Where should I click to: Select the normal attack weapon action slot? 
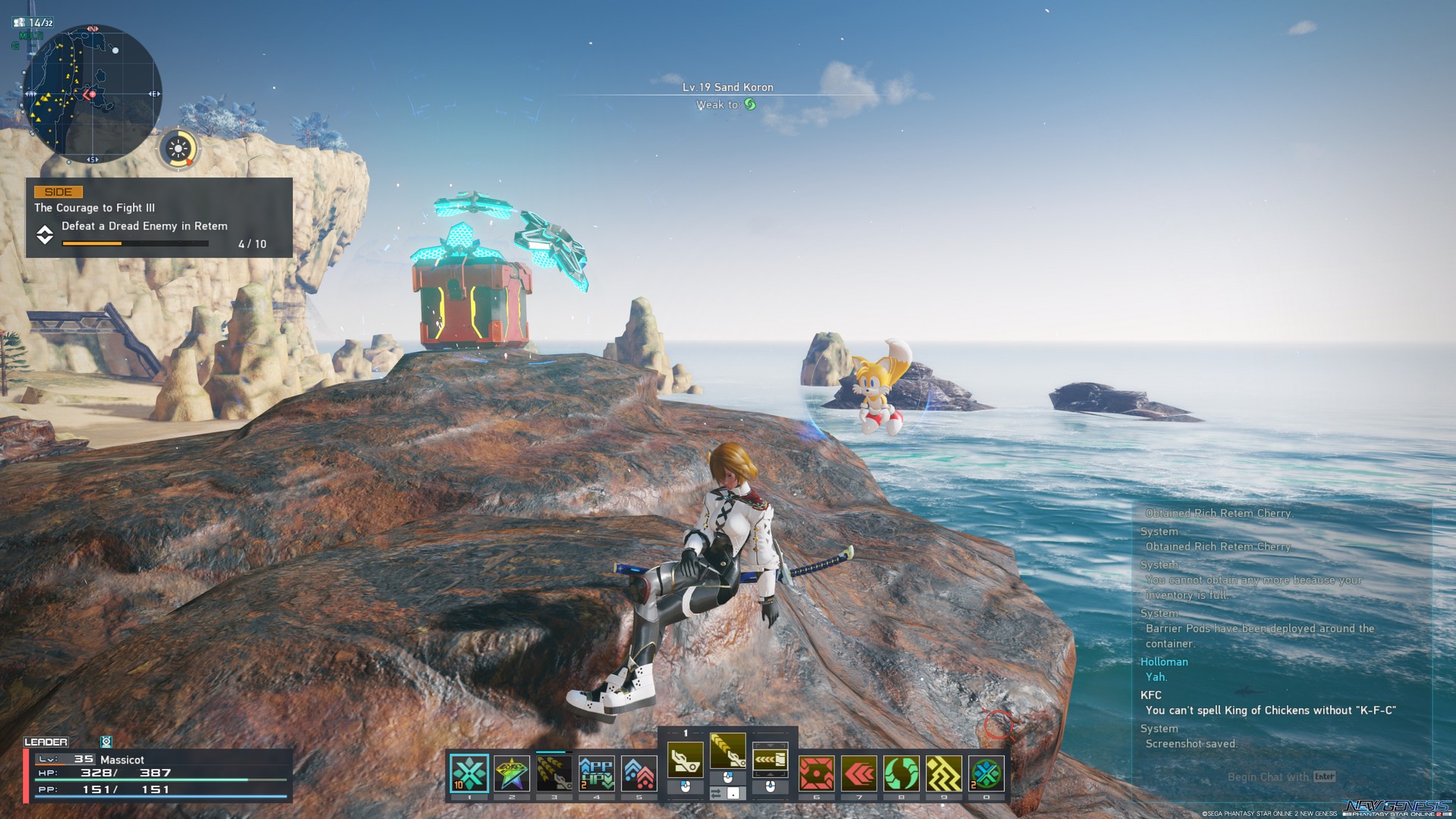tap(685, 758)
